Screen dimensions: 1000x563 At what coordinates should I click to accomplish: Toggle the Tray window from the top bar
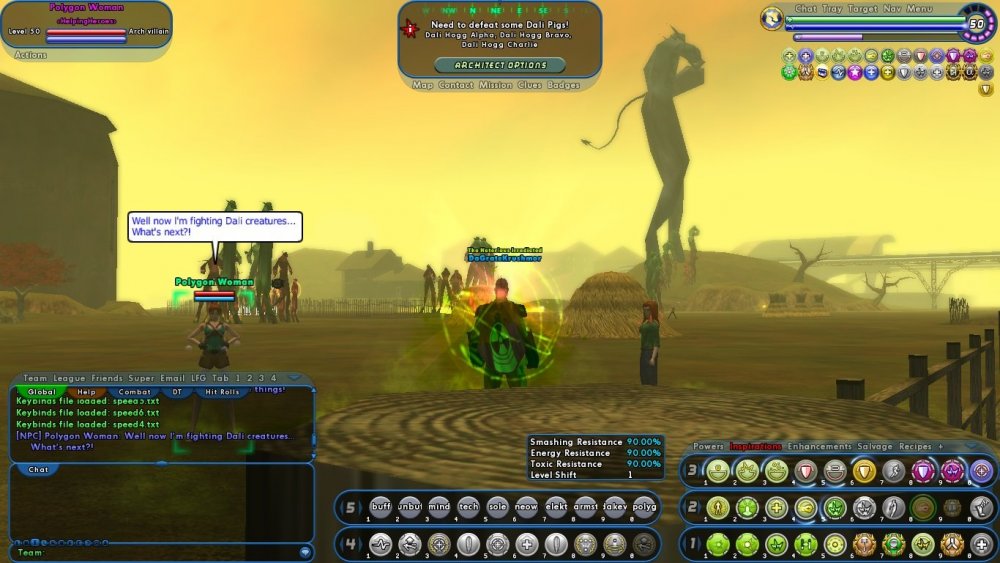pyautogui.click(x=832, y=9)
